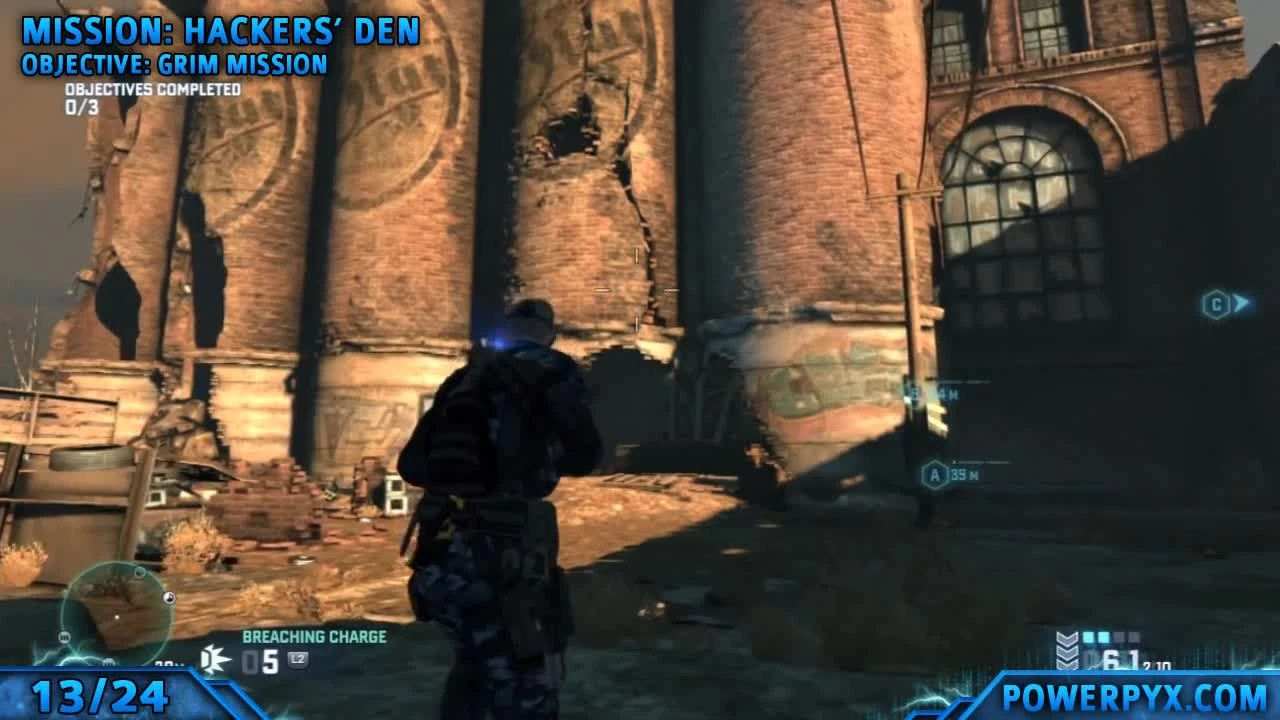1280x720 pixels.
Task: Click the note icon on the minimap
Action: tap(168, 597)
